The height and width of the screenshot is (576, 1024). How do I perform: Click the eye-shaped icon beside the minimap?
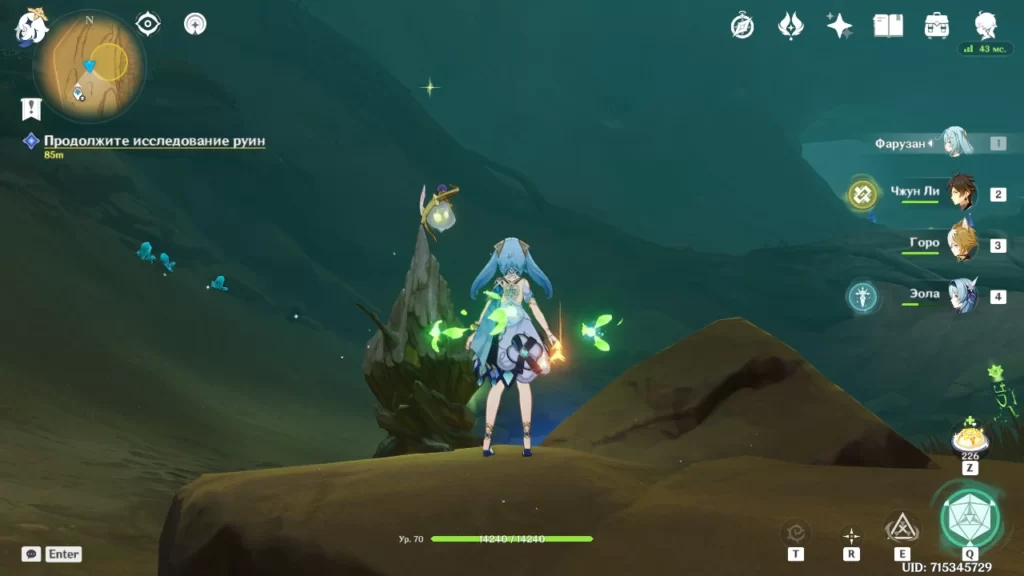coord(148,24)
